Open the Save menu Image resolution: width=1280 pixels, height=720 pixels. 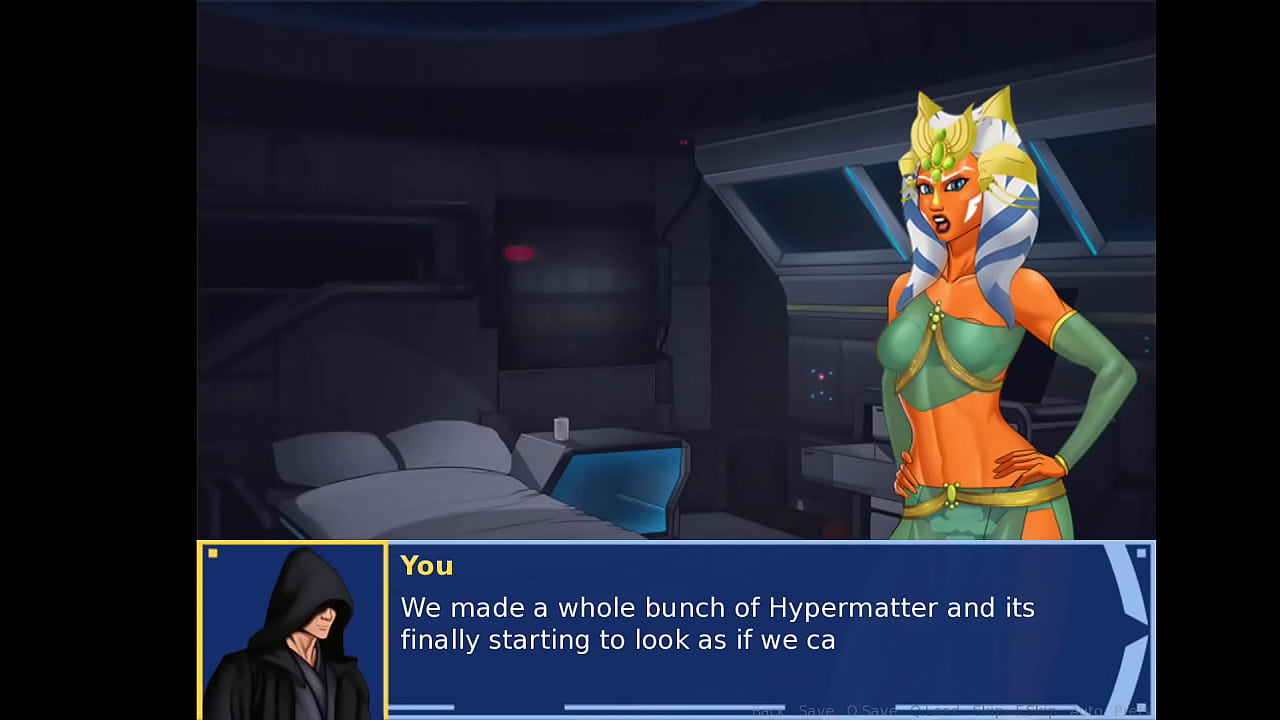point(816,710)
